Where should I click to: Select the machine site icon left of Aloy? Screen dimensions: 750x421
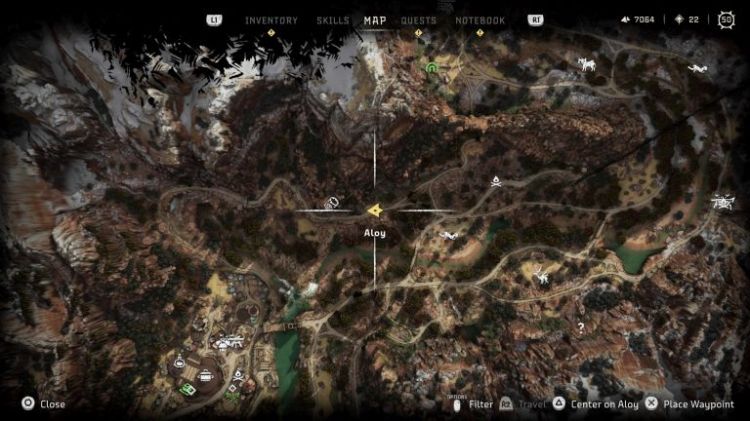[330, 203]
